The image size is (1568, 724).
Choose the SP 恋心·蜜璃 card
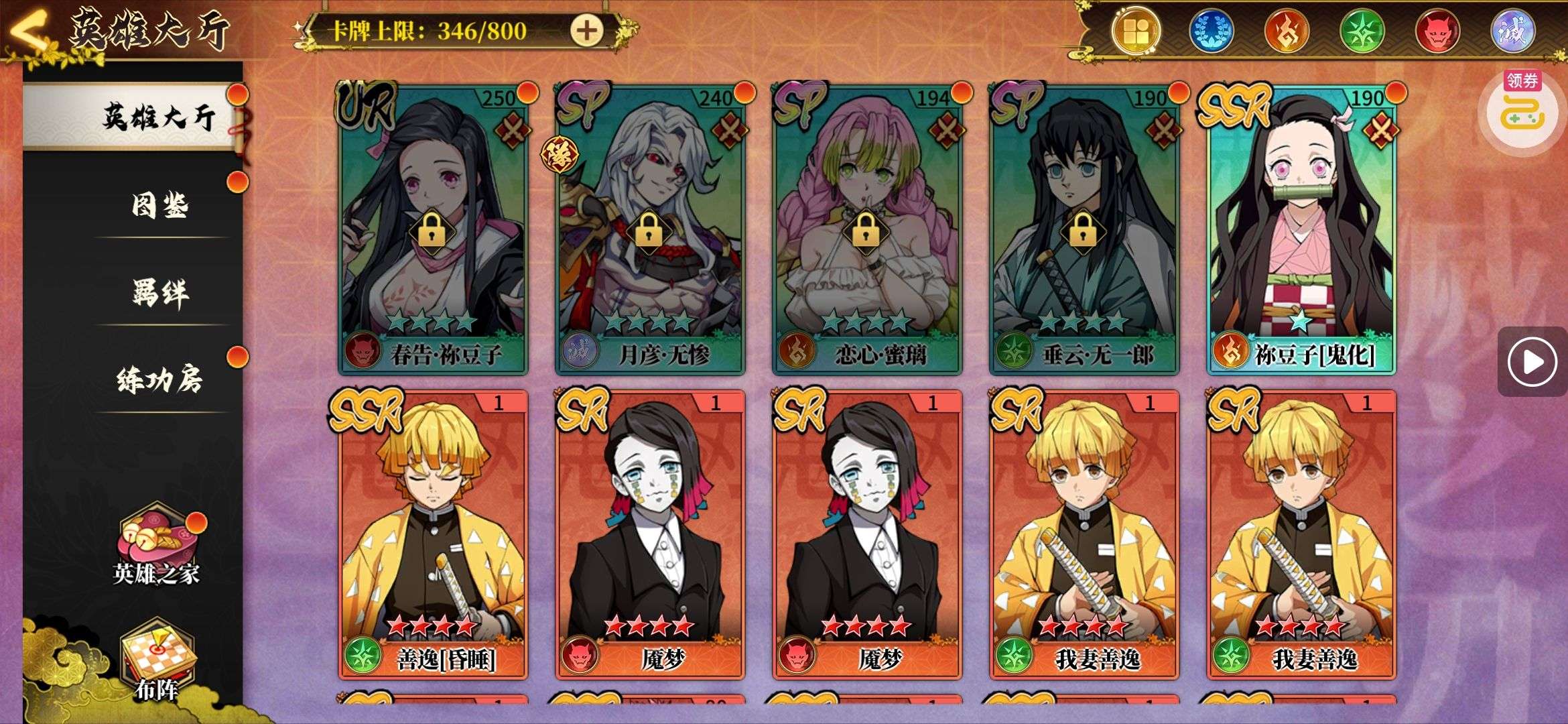coord(867,228)
